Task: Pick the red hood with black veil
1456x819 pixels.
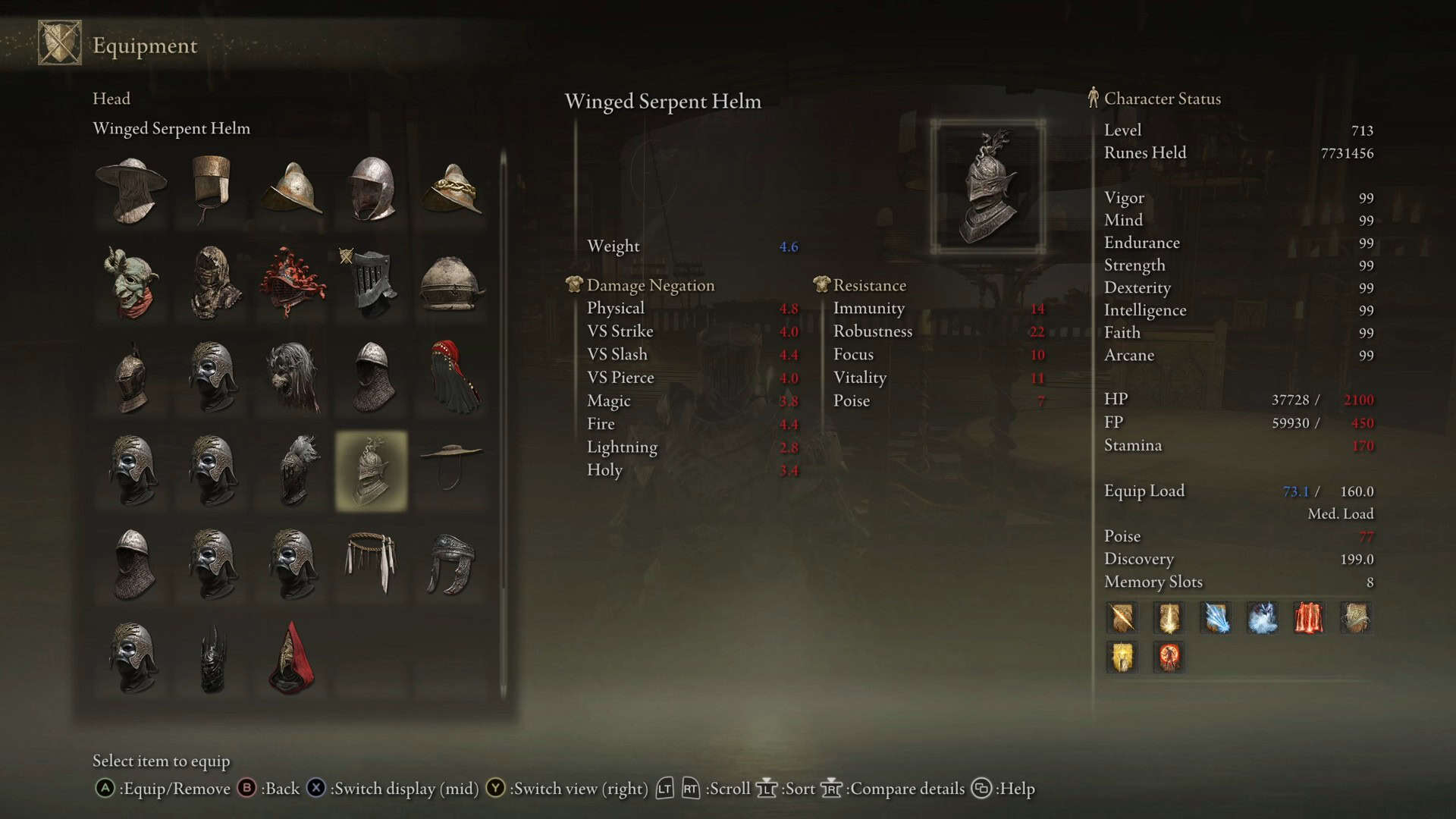Action: click(452, 377)
